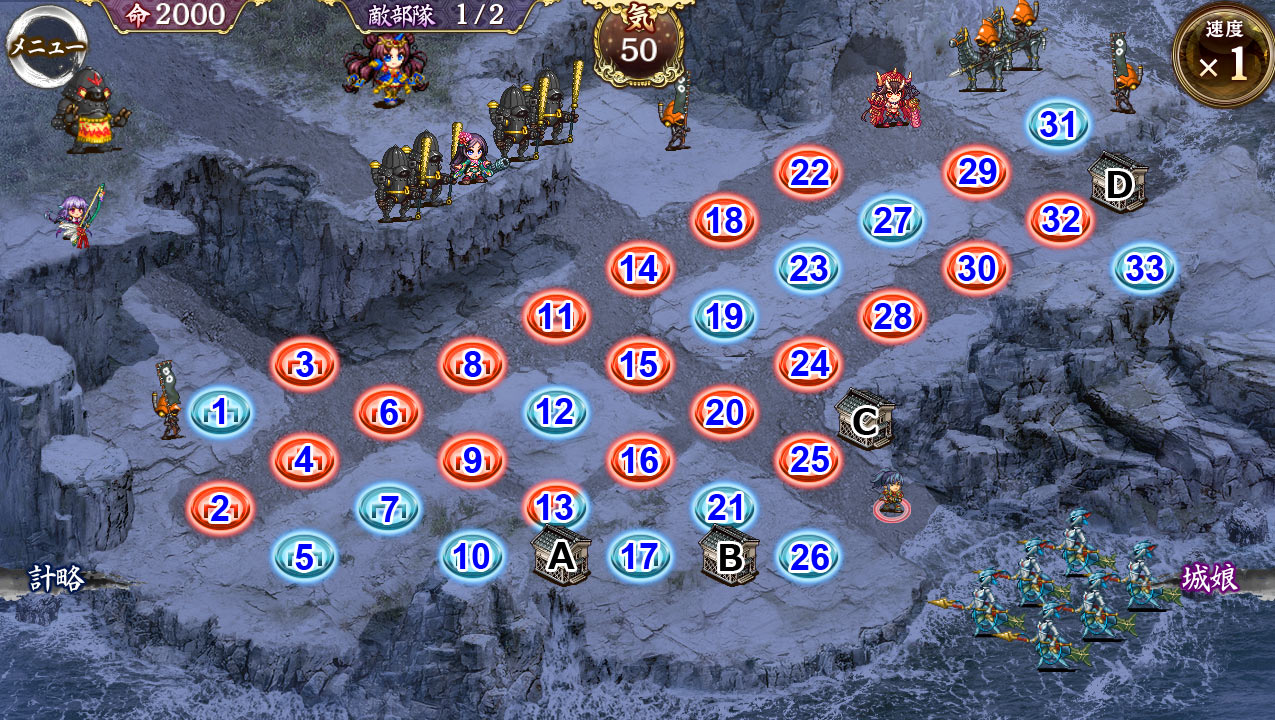Select blue deployment tile 19
The height and width of the screenshot is (720, 1275).
[724, 316]
